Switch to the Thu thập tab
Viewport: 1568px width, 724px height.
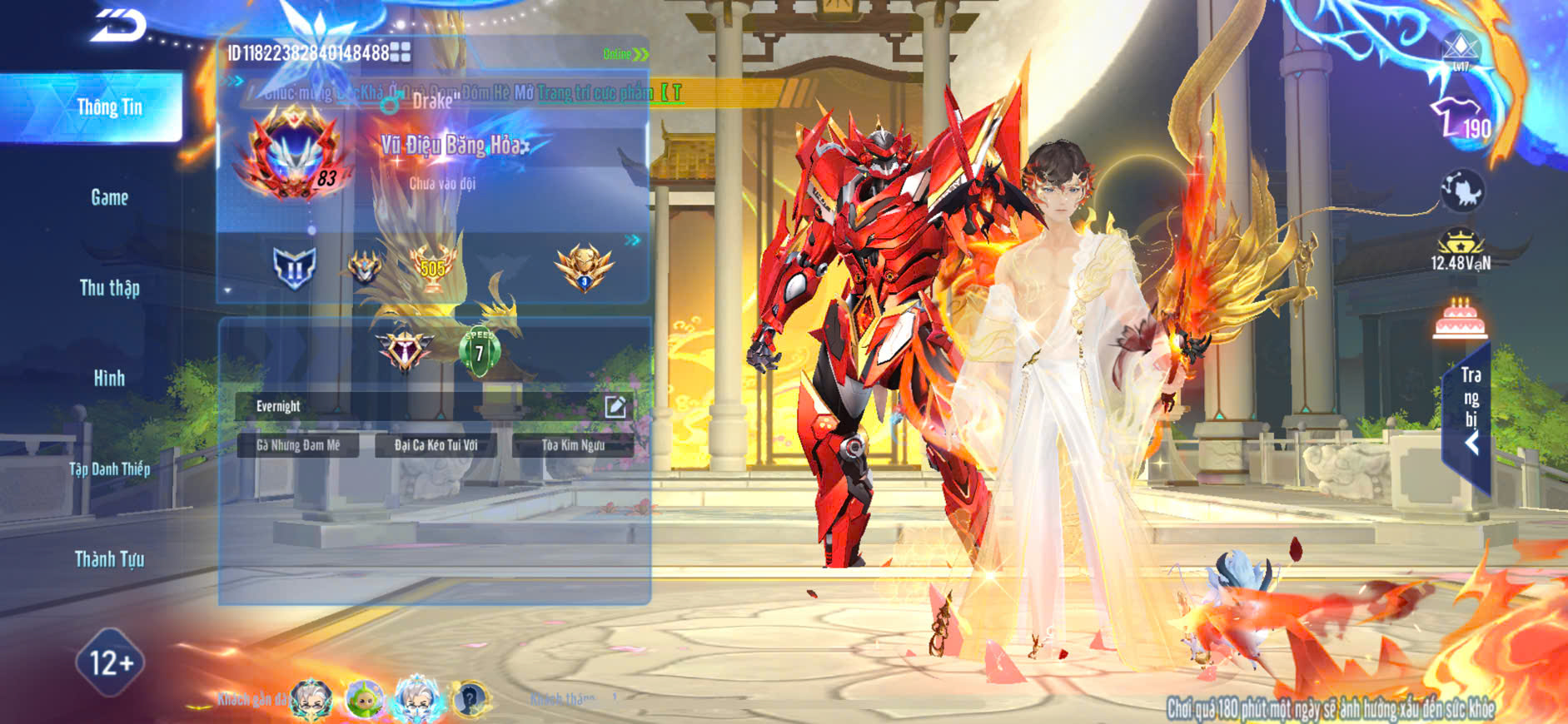(109, 288)
